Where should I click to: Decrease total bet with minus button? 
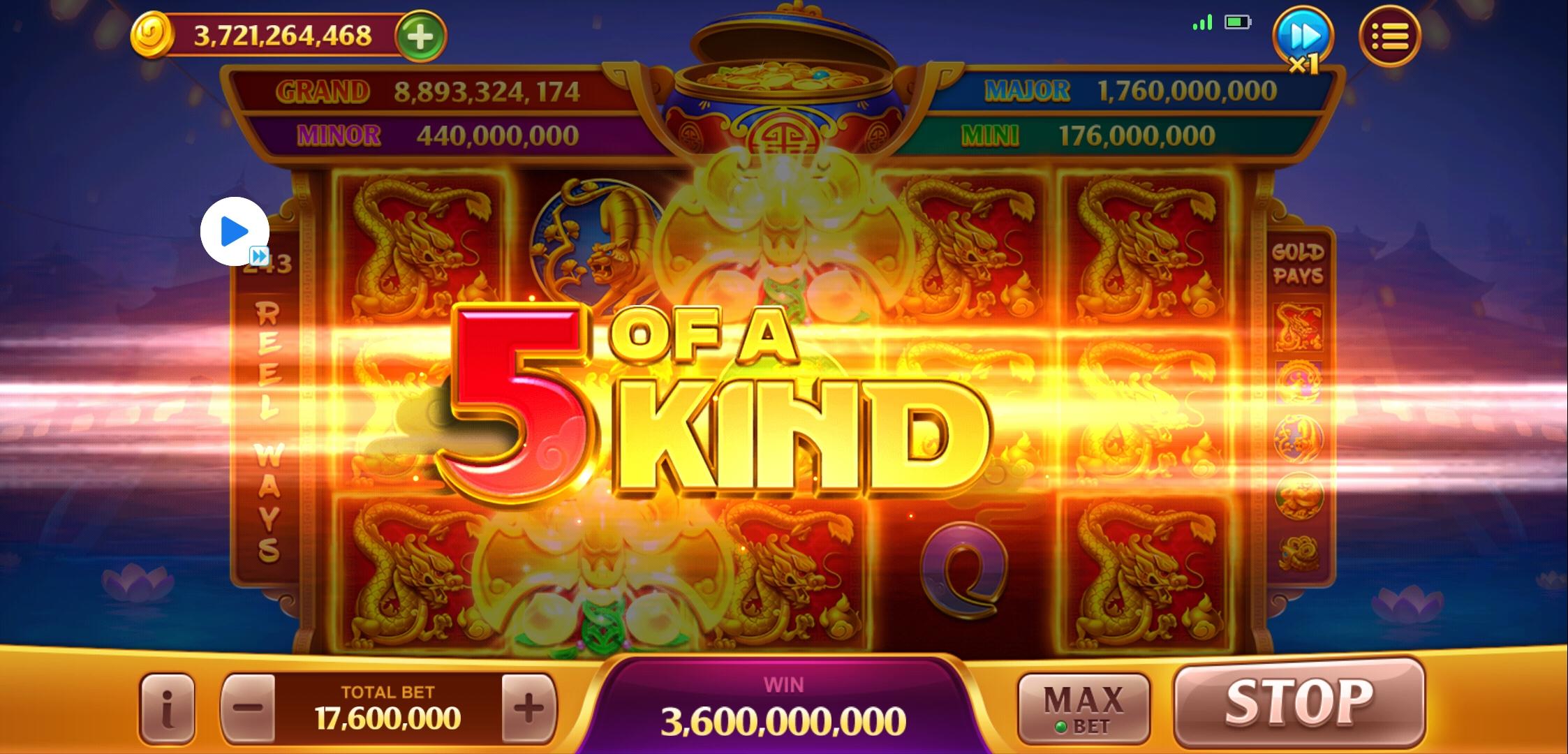click(x=248, y=709)
